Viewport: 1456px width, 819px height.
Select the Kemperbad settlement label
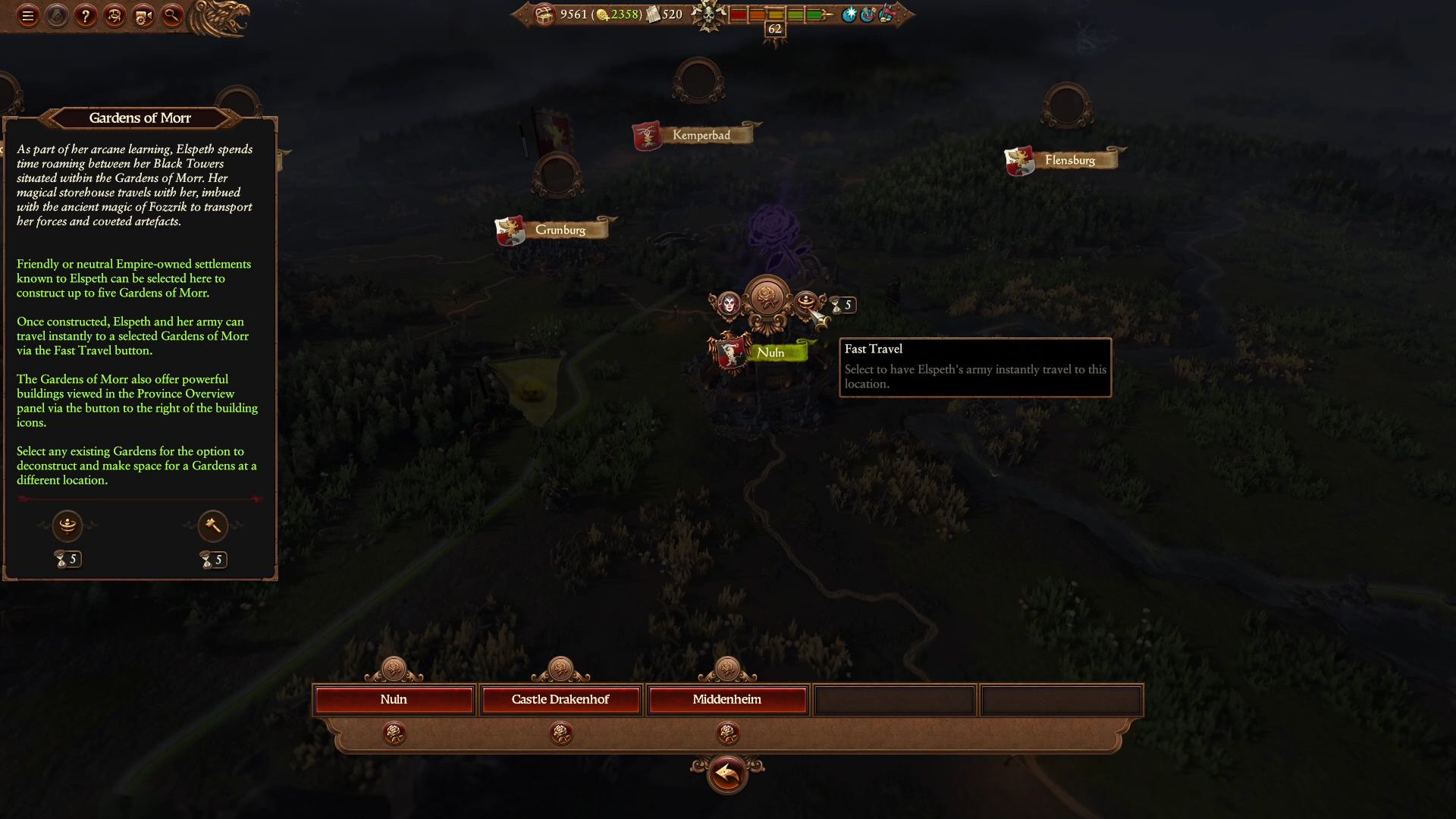click(701, 136)
